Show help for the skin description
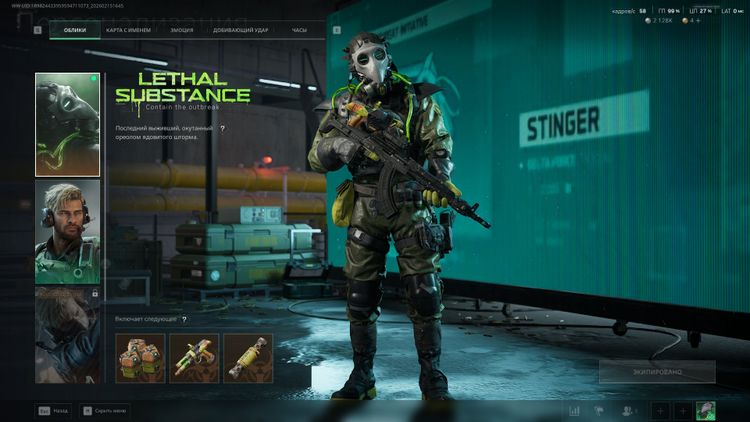Viewport: 750px width, 422px height. click(222, 129)
